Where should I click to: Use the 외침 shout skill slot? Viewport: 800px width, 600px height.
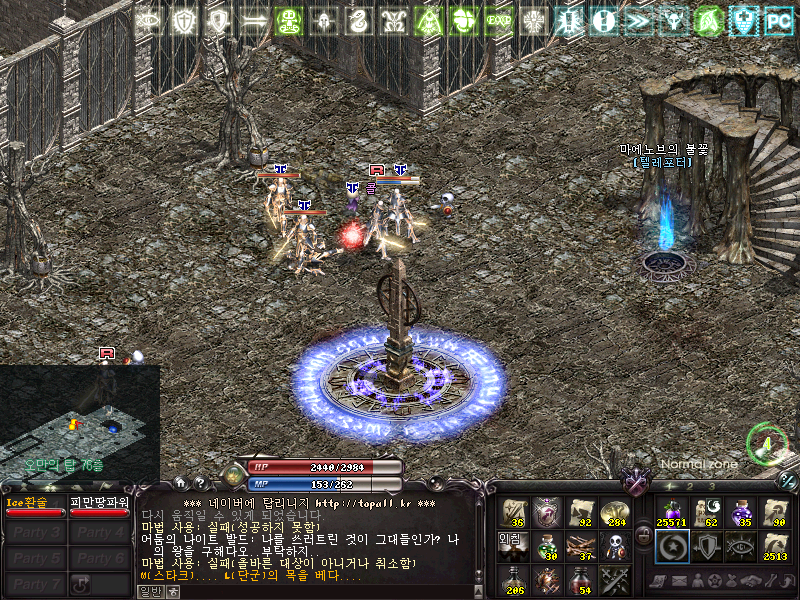(x=515, y=546)
